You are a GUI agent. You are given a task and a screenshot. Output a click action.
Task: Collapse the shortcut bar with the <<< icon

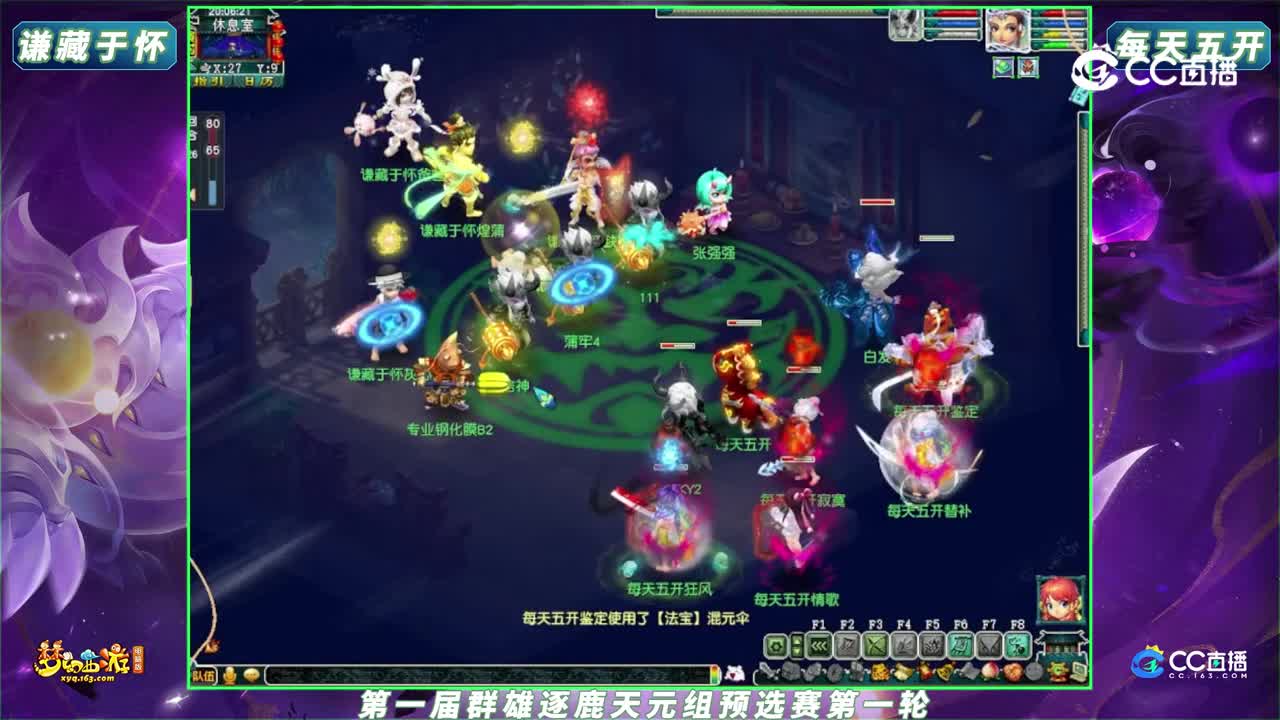[818, 646]
